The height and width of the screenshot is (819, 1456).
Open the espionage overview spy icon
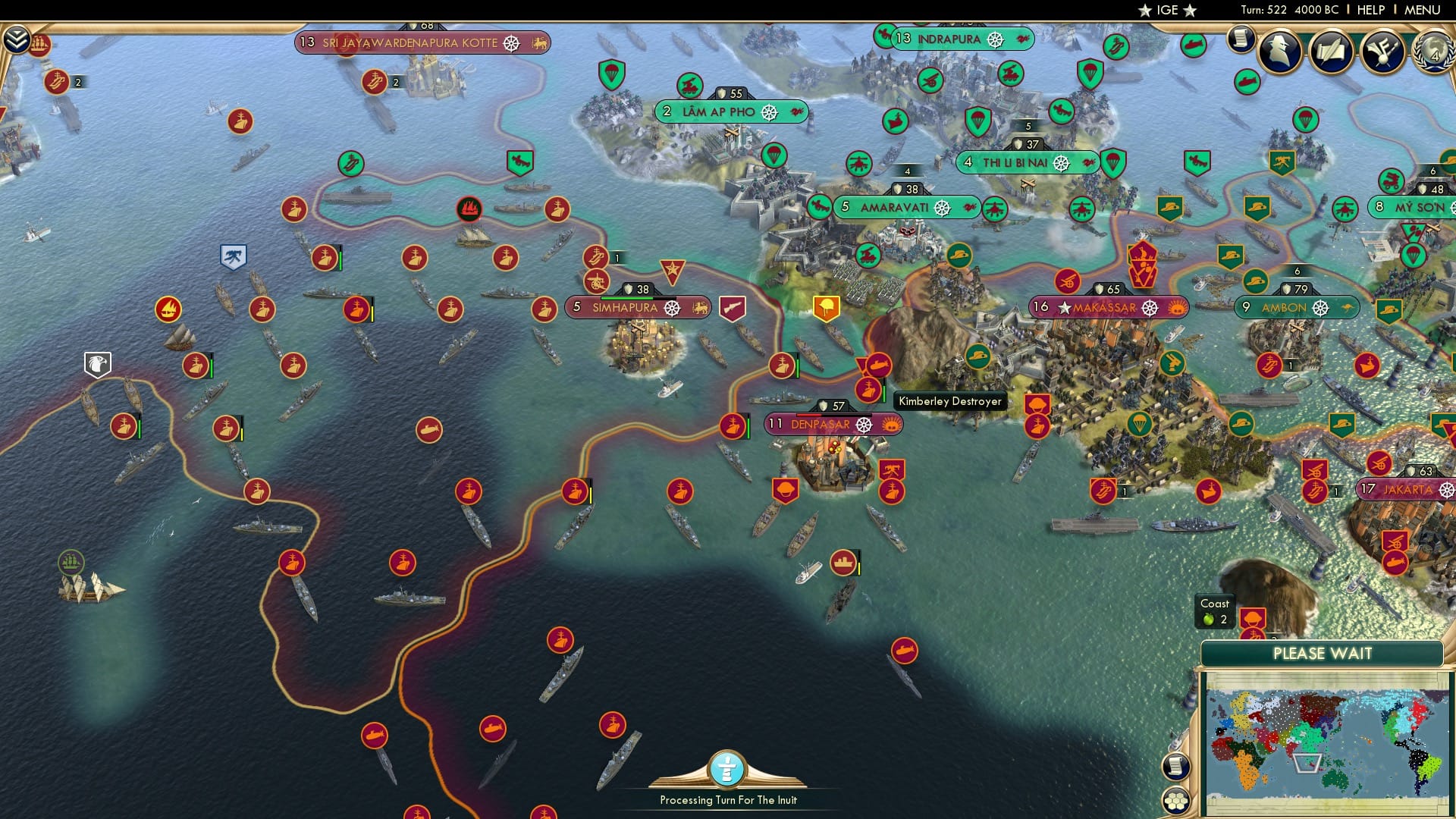click(x=1282, y=52)
